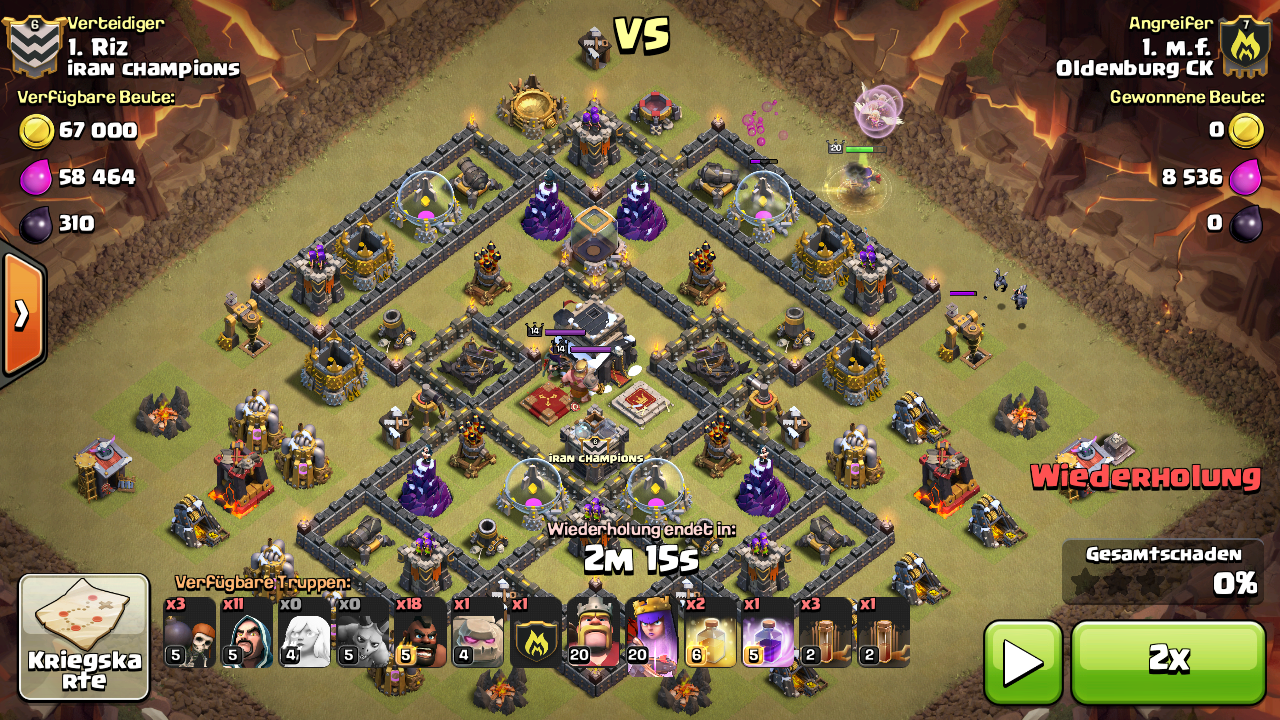The image size is (1280, 720).
Task: Select the clan castle shield slot
Action: [536, 633]
